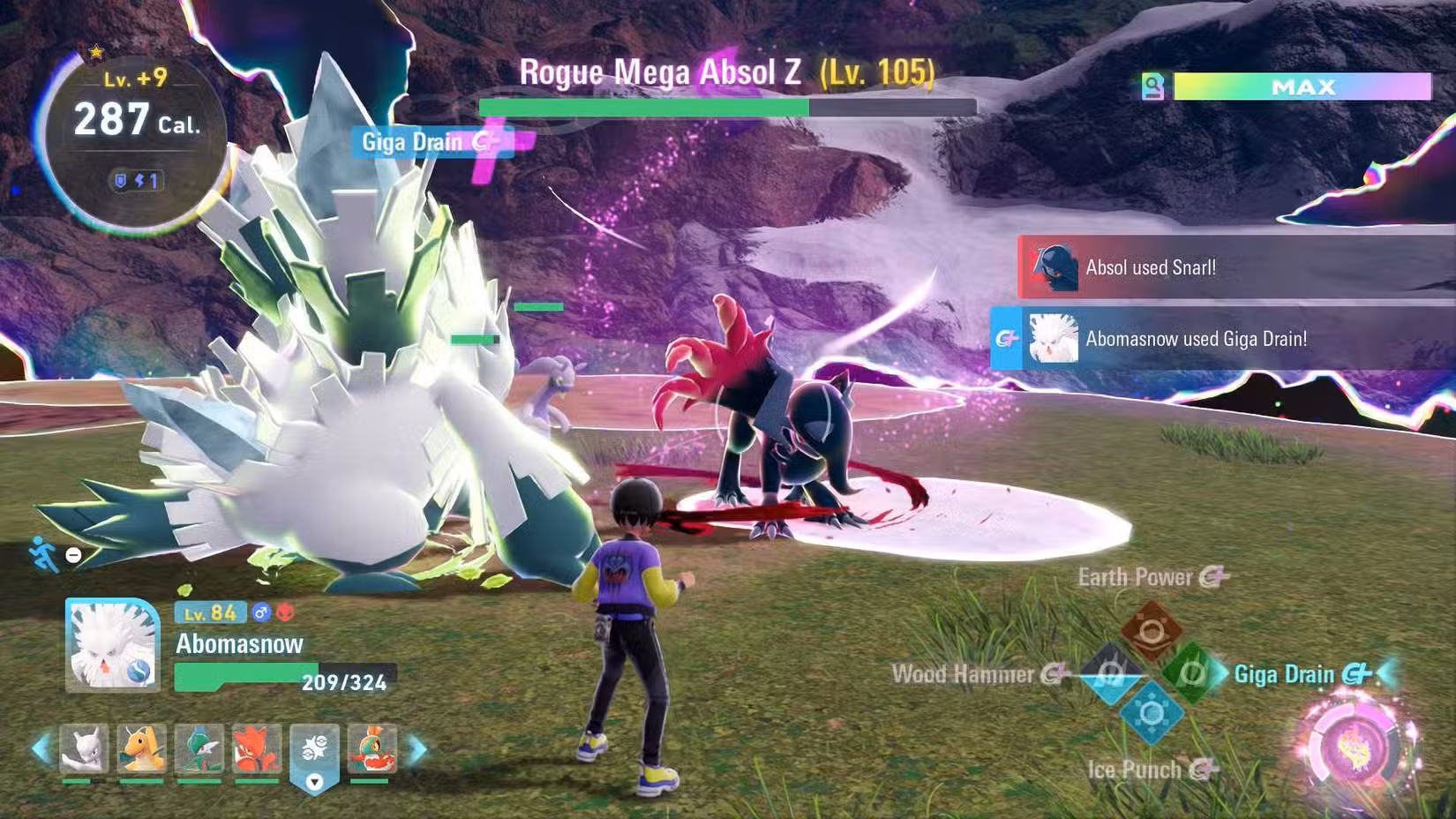The height and width of the screenshot is (819, 1456).
Task: Select the Dragonite thumbnail in the party bar
Action: pos(142,750)
